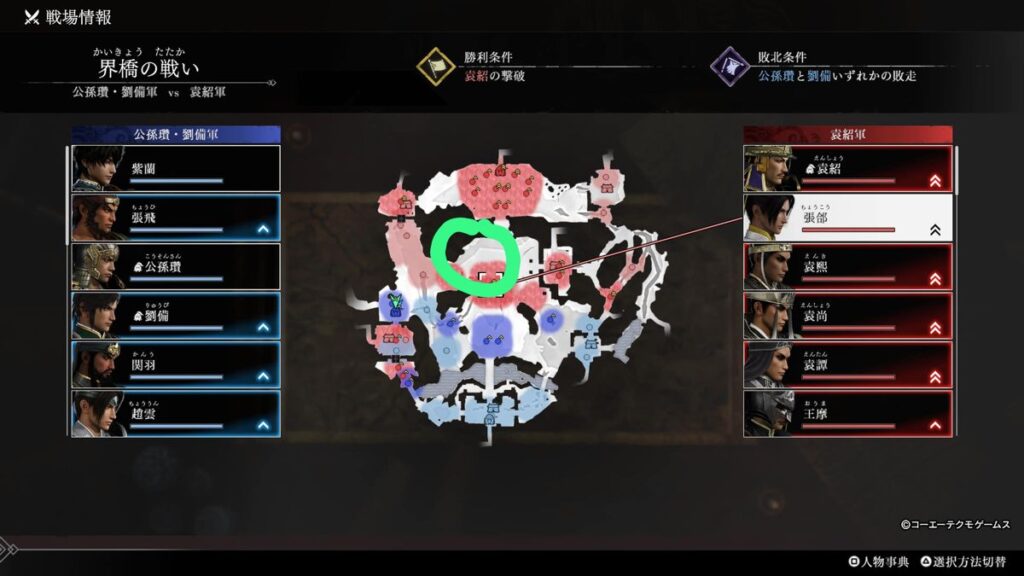Select the 趙雲 officer row
Image resolution: width=1024 pixels, height=576 pixels.
click(x=176, y=414)
